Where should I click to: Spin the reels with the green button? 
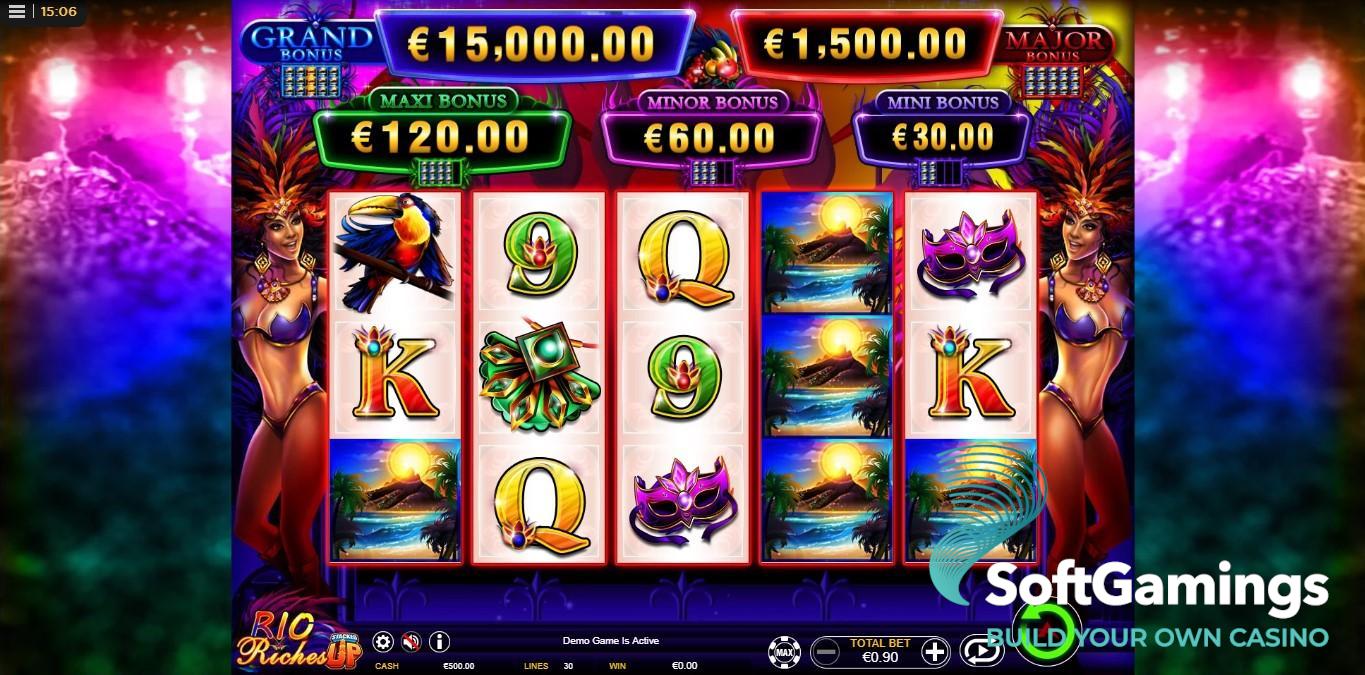coord(1047,632)
